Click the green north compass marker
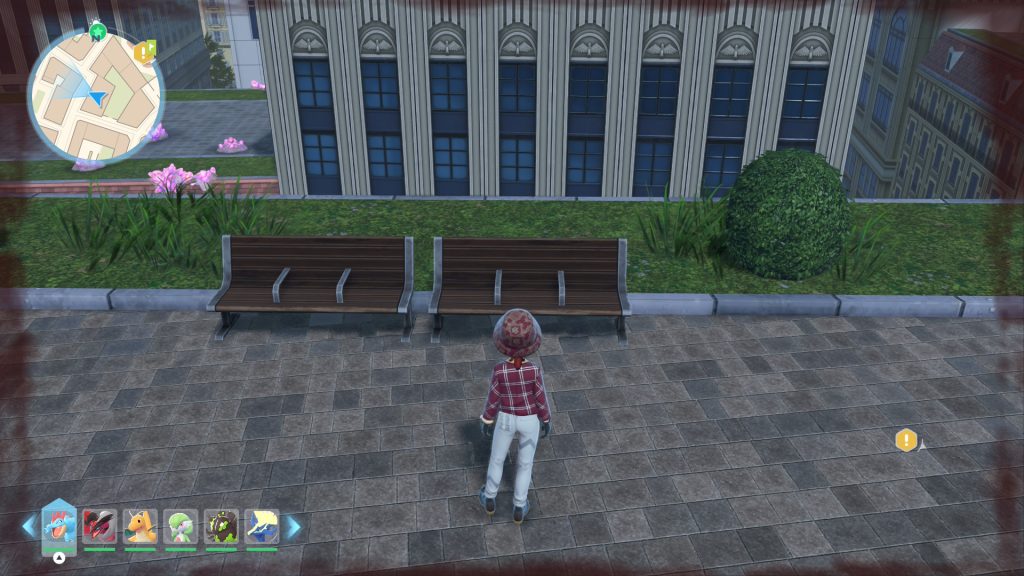Image resolution: width=1024 pixels, height=576 pixels. click(x=97, y=31)
